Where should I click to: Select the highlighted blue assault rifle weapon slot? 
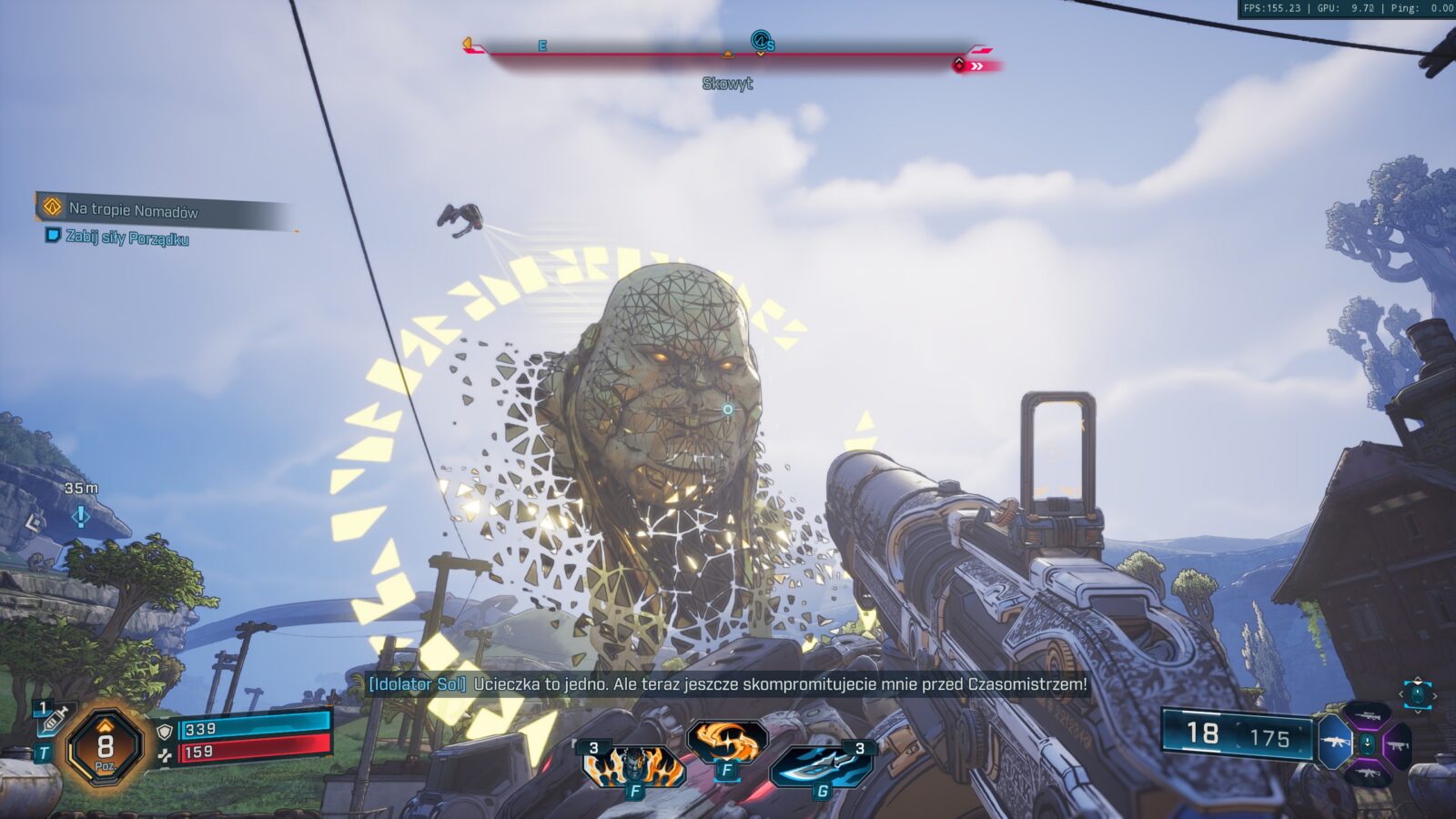pos(1335,742)
